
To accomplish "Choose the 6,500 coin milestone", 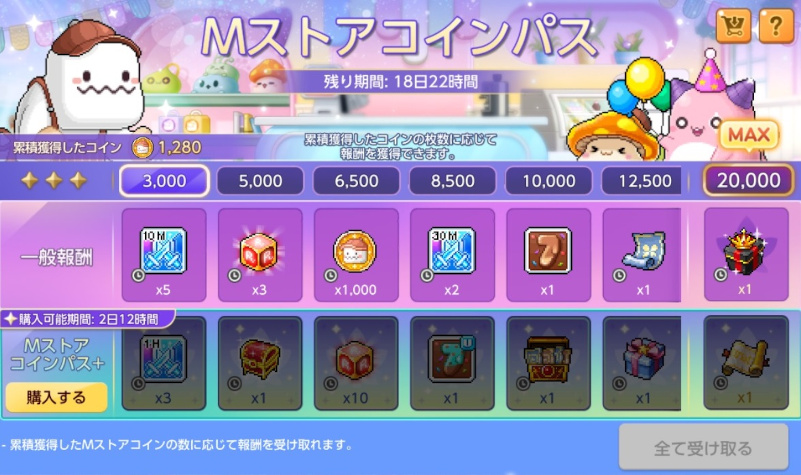I will click(356, 180).
